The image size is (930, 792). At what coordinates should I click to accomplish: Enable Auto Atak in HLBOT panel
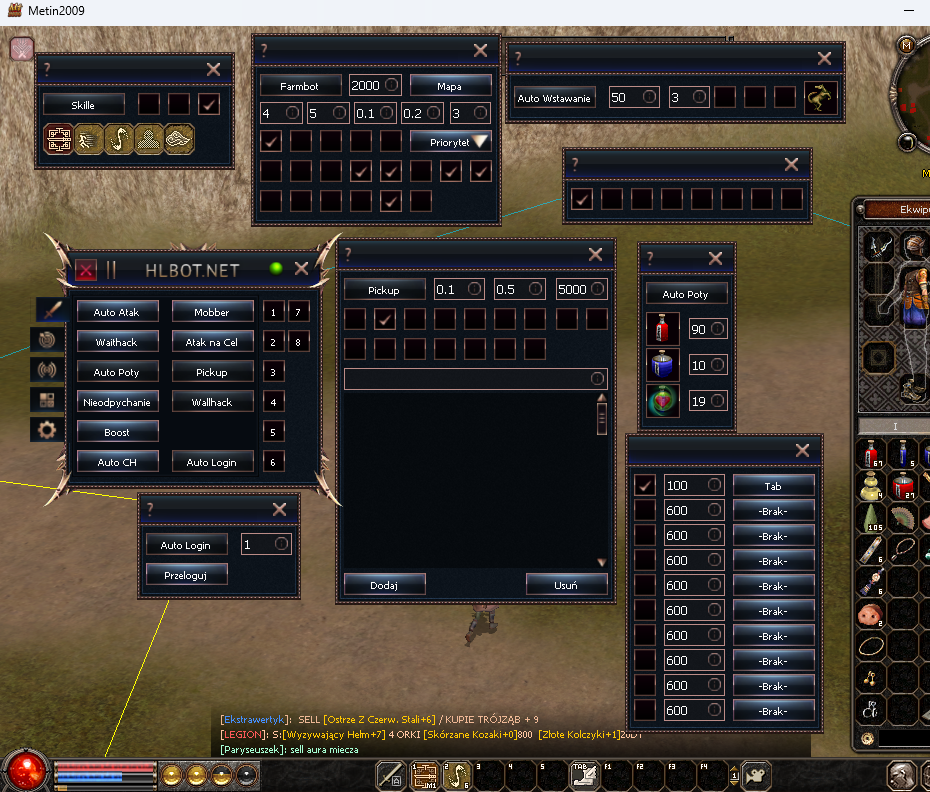pyautogui.click(x=117, y=312)
